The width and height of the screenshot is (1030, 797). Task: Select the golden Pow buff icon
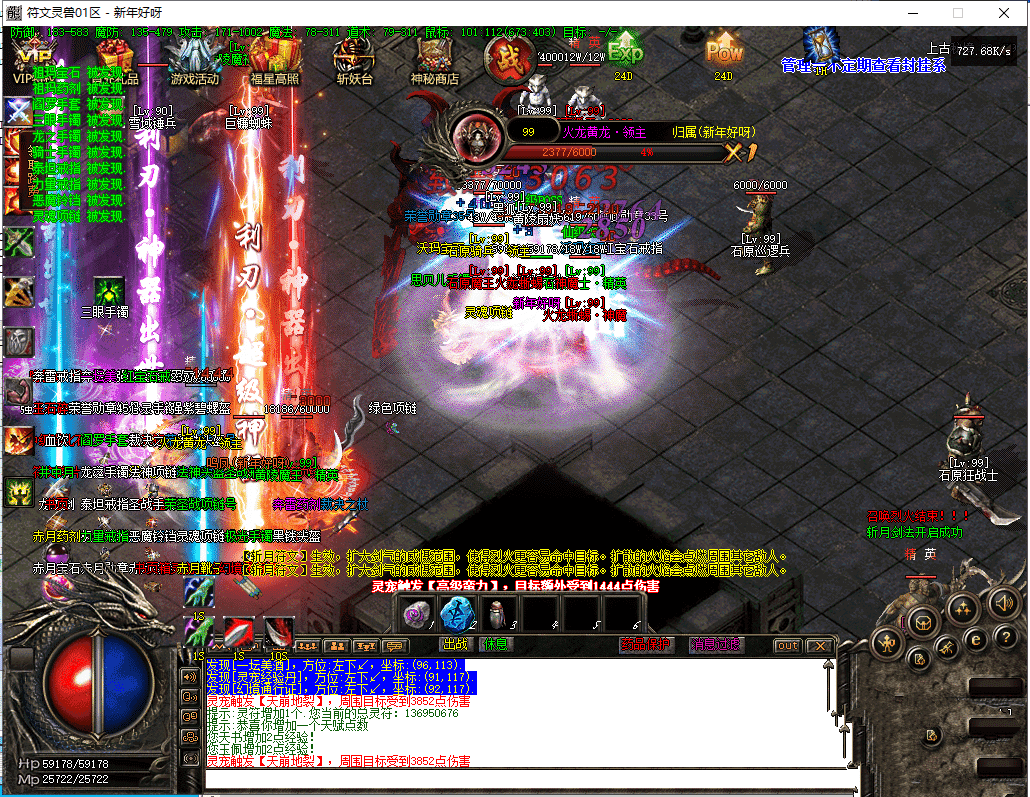724,48
